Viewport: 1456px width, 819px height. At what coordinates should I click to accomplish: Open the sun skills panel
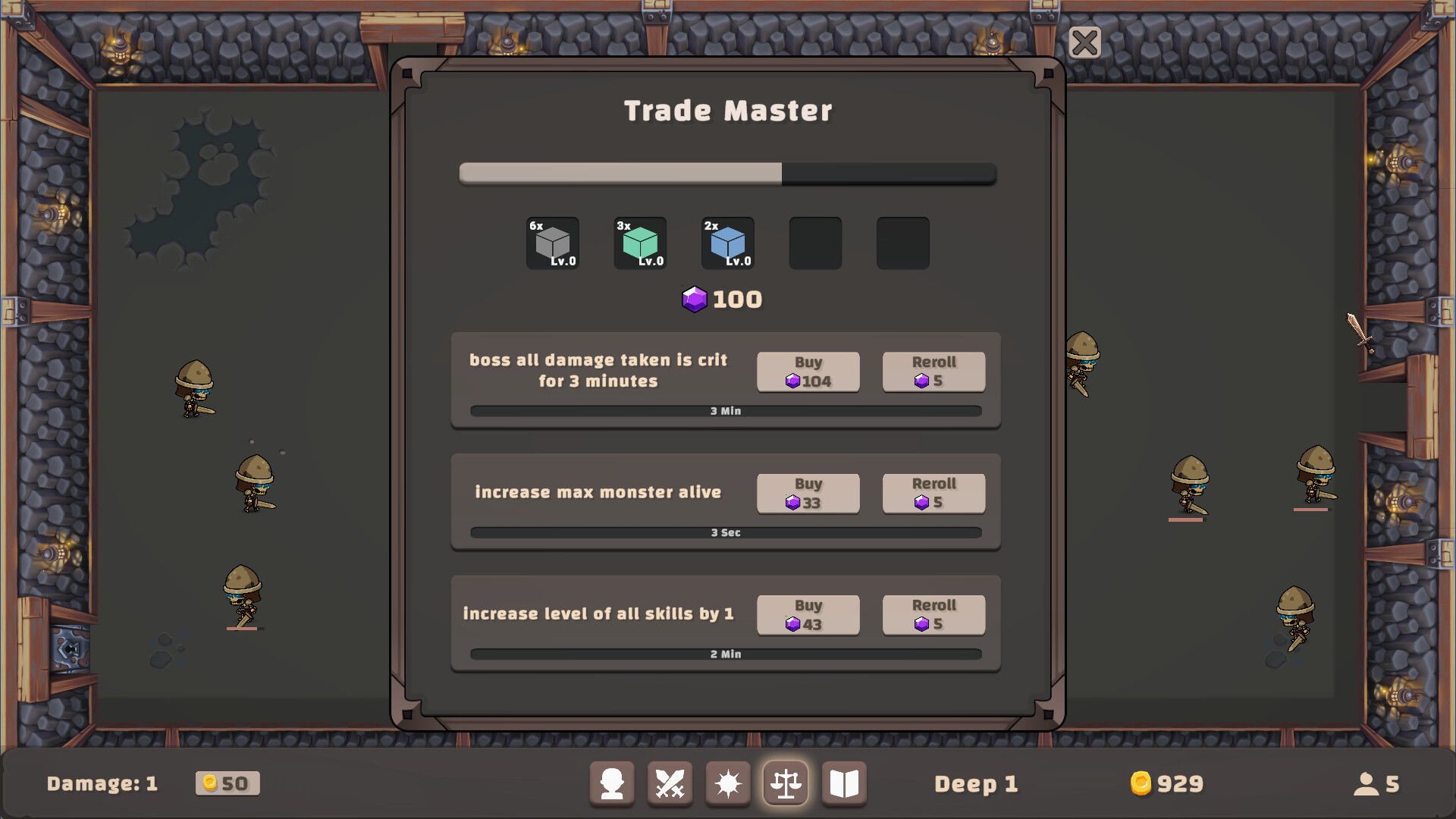[727, 784]
